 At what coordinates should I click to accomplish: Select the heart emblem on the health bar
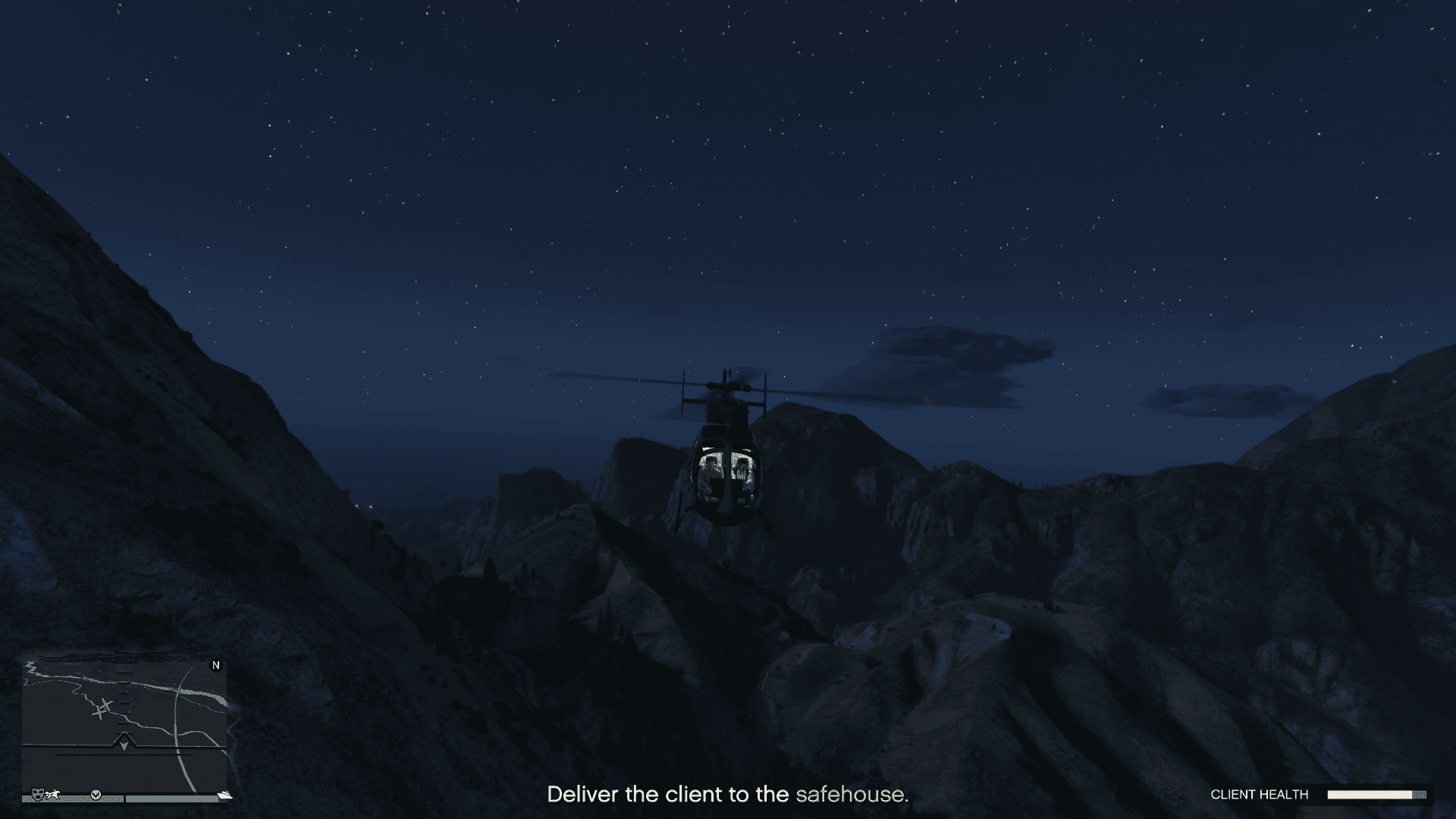[96, 795]
